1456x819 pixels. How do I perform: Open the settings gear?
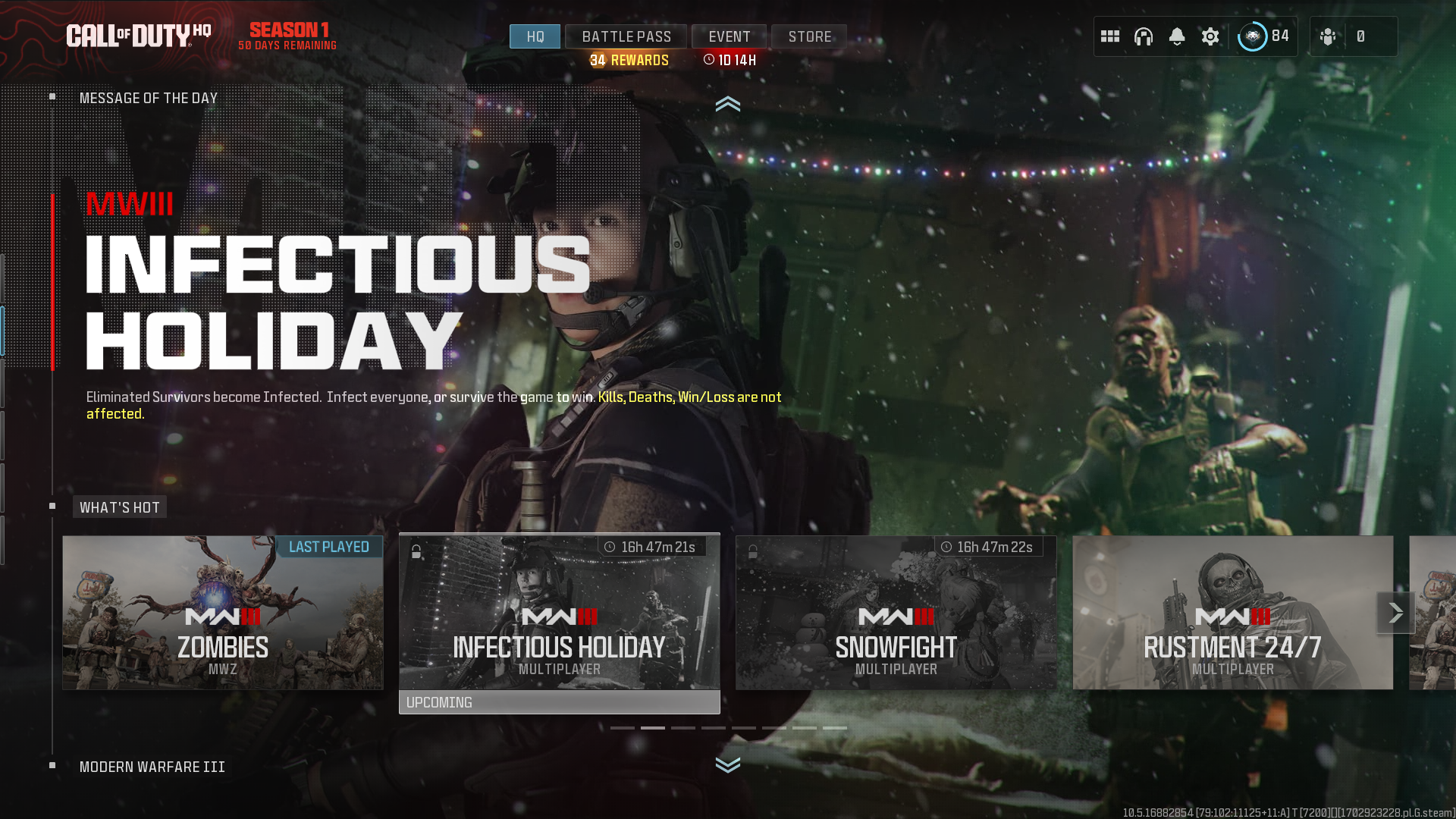click(1210, 36)
